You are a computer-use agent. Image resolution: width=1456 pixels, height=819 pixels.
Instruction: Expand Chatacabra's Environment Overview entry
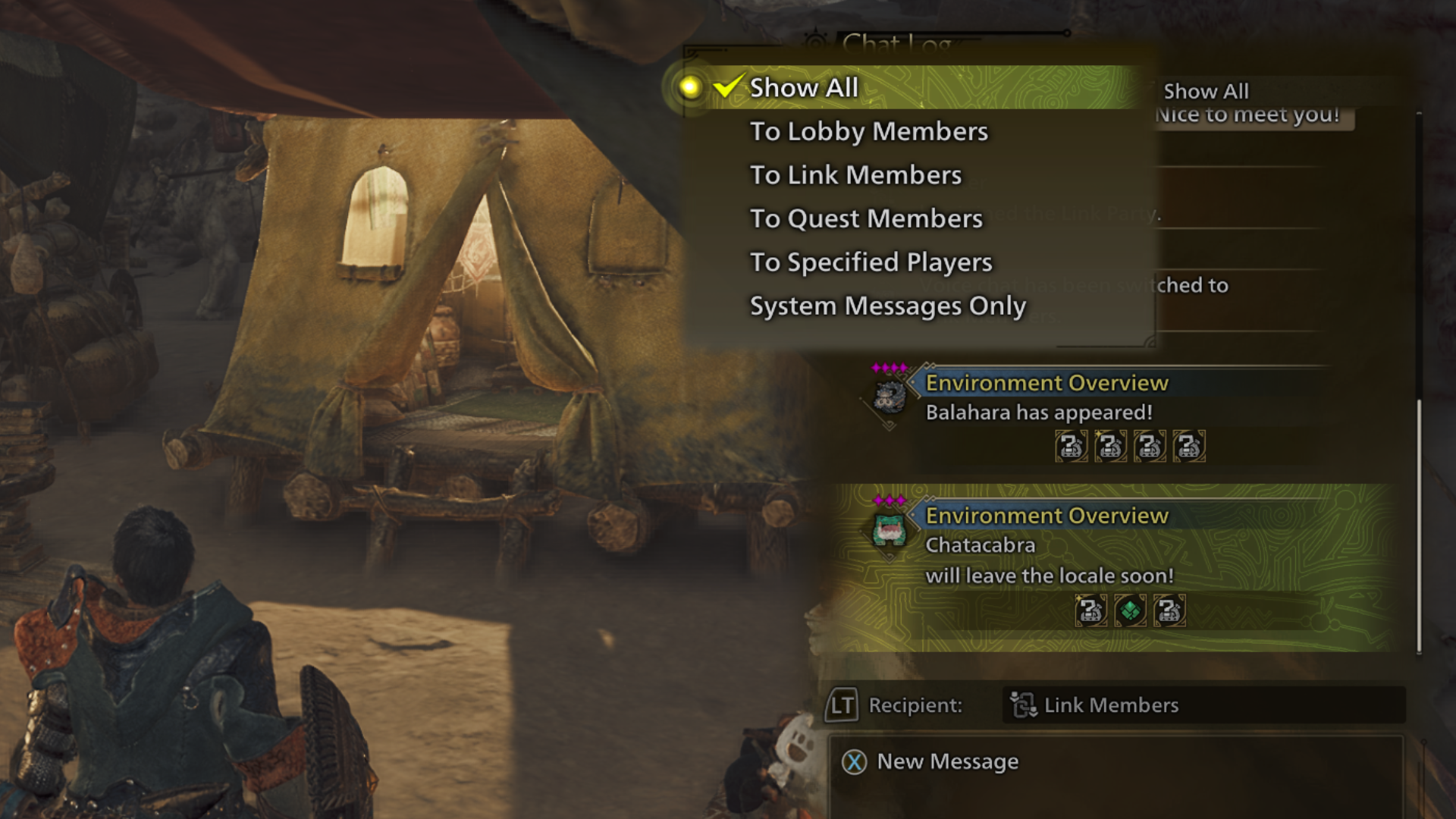coord(1047,516)
